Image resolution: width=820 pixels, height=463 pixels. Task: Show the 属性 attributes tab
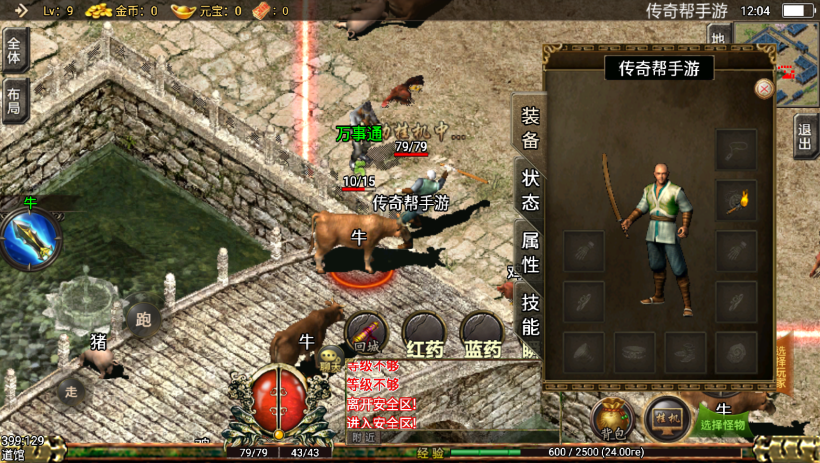point(531,252)
